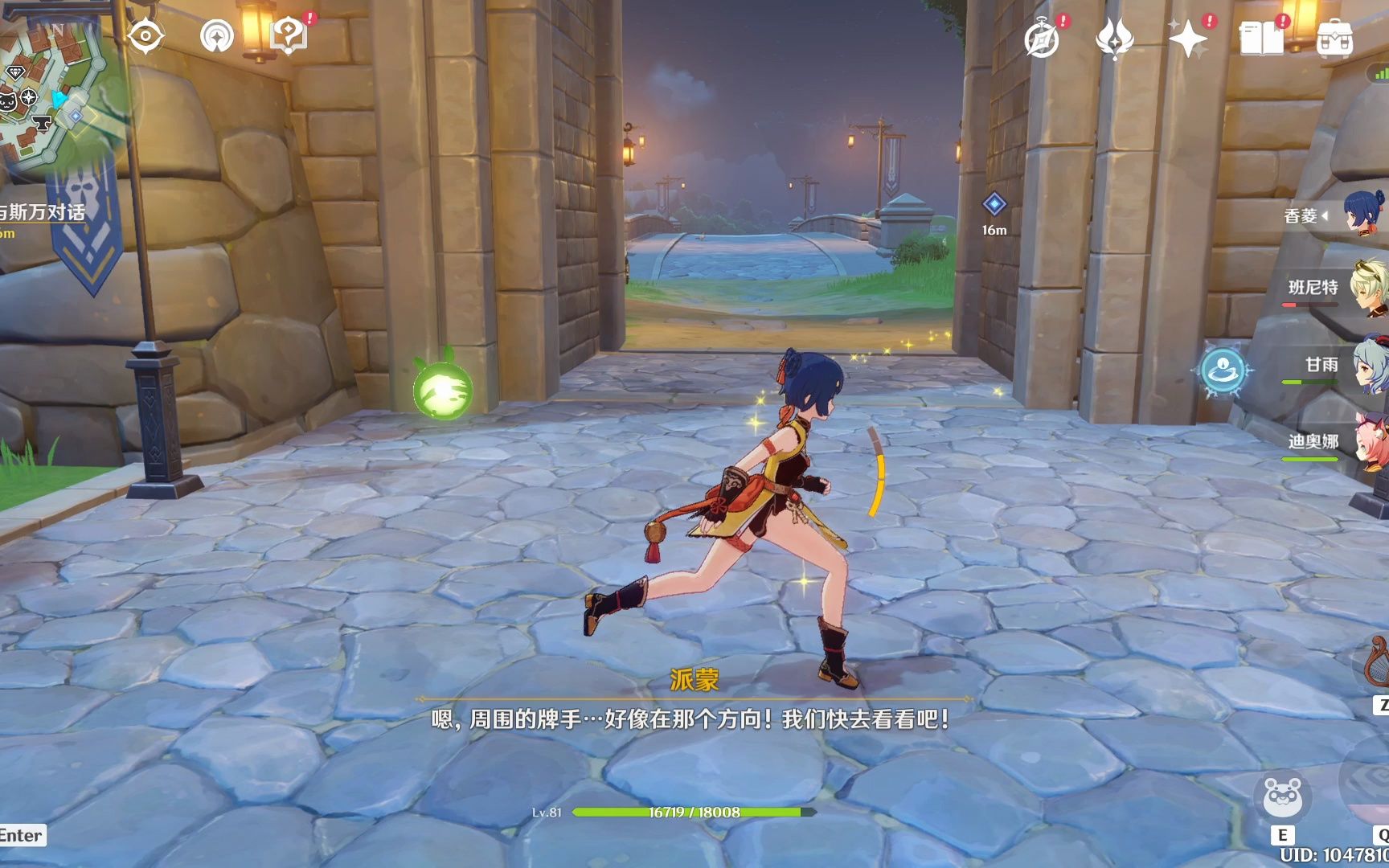The width and height of the screenshot is (1389, 868).
Task: Open the co-op signal icon
Action: coord(217,36)
